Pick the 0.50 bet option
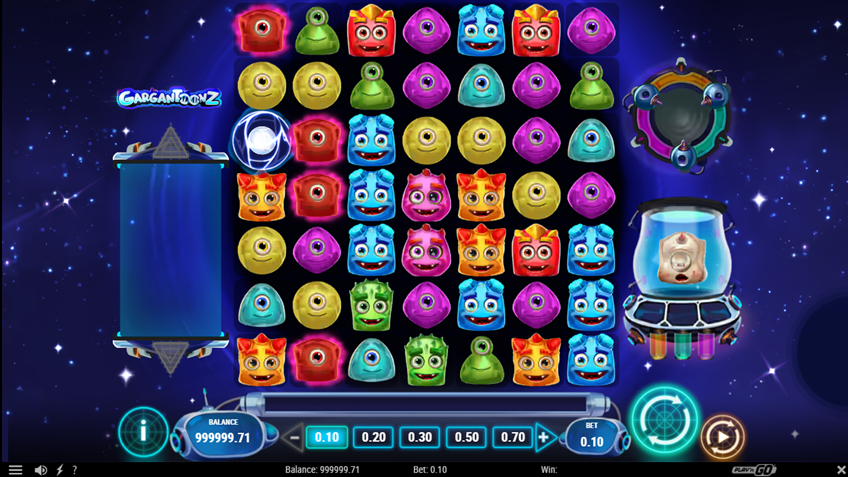Screen dimensions: 848x477 coord(466,437)
